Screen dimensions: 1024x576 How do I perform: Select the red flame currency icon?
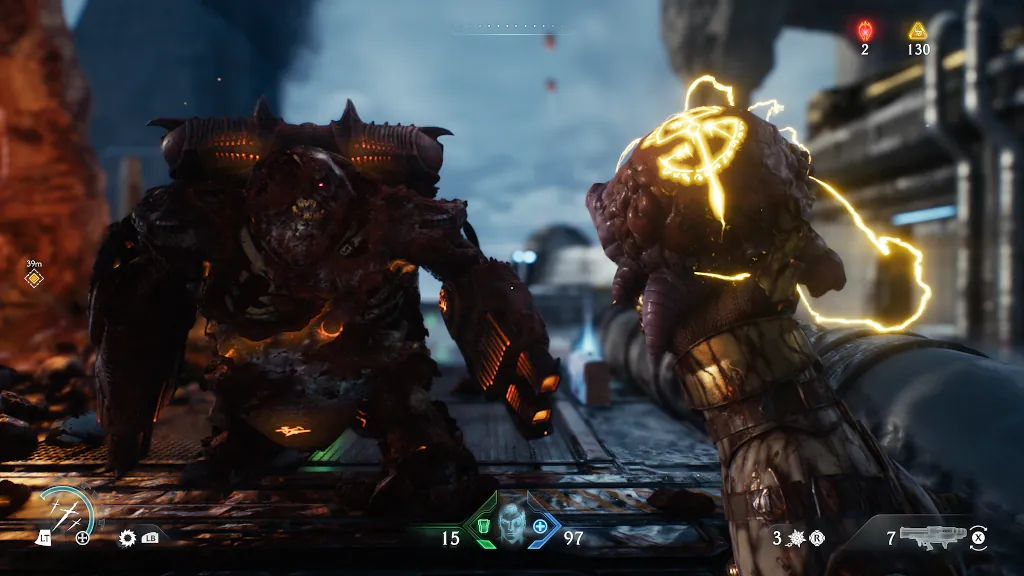pyautogui.click(x=865, y=30)
